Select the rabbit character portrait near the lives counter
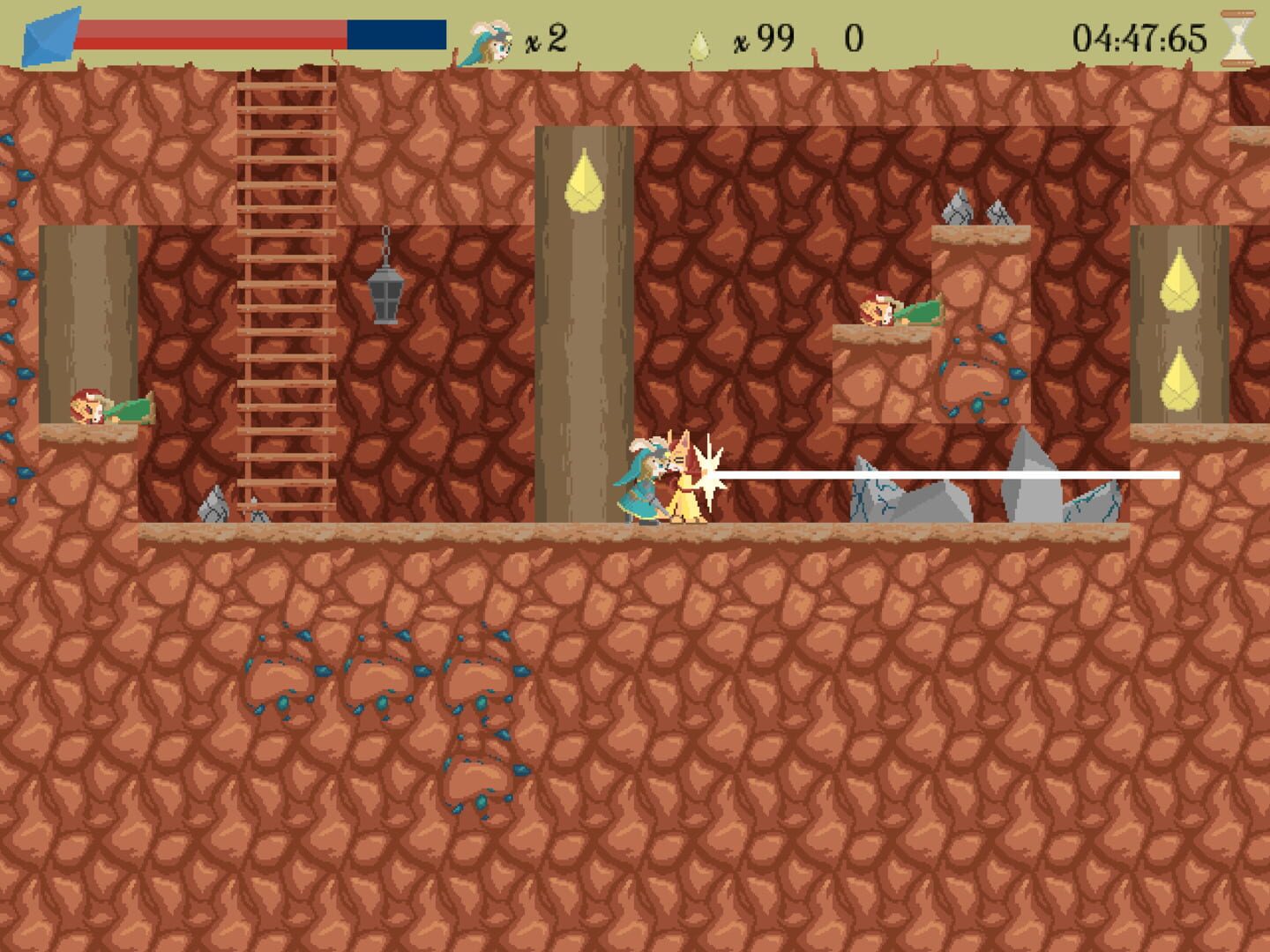The image size is (1270, 952). point(489,40)
